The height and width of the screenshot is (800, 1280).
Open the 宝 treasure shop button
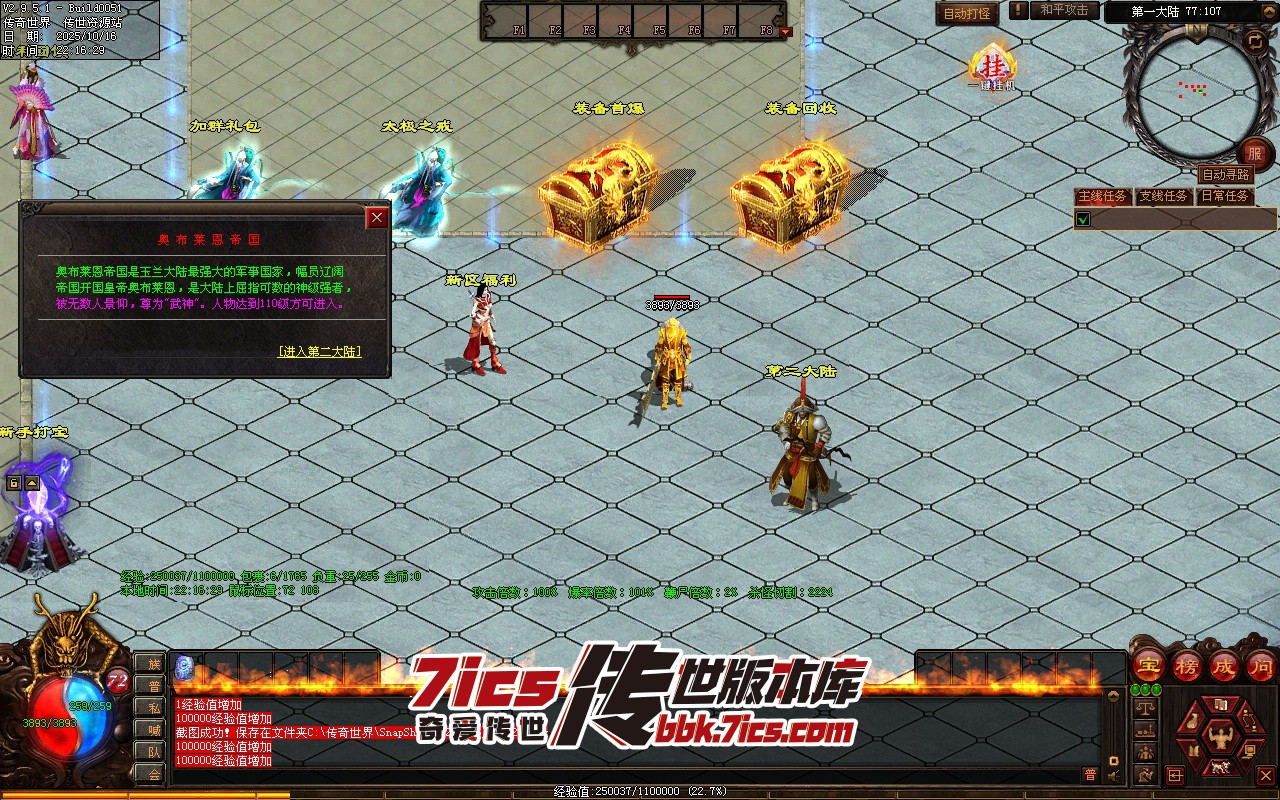(x=1148, y=666)
